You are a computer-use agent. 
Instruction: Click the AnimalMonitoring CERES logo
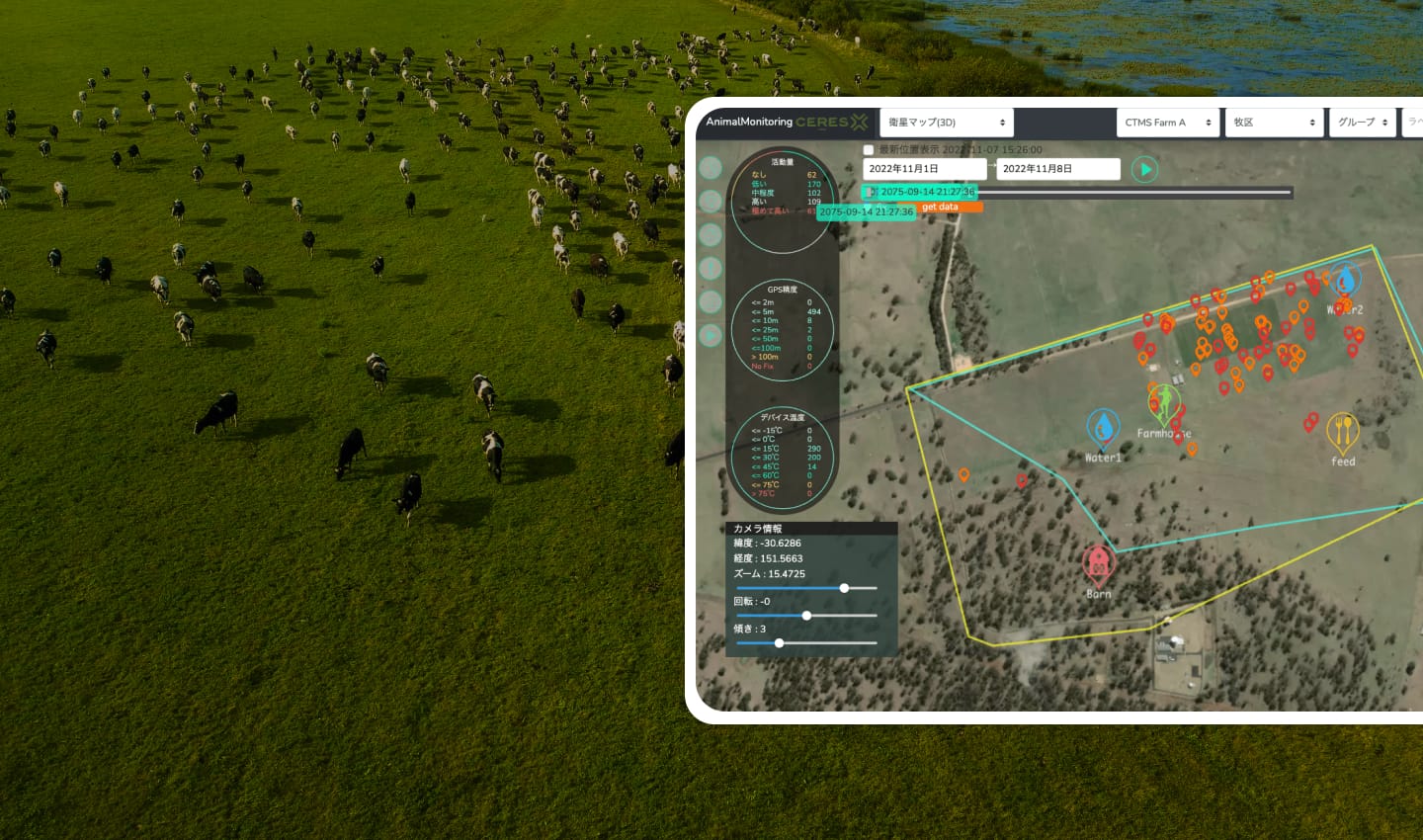tap(787, 123)
